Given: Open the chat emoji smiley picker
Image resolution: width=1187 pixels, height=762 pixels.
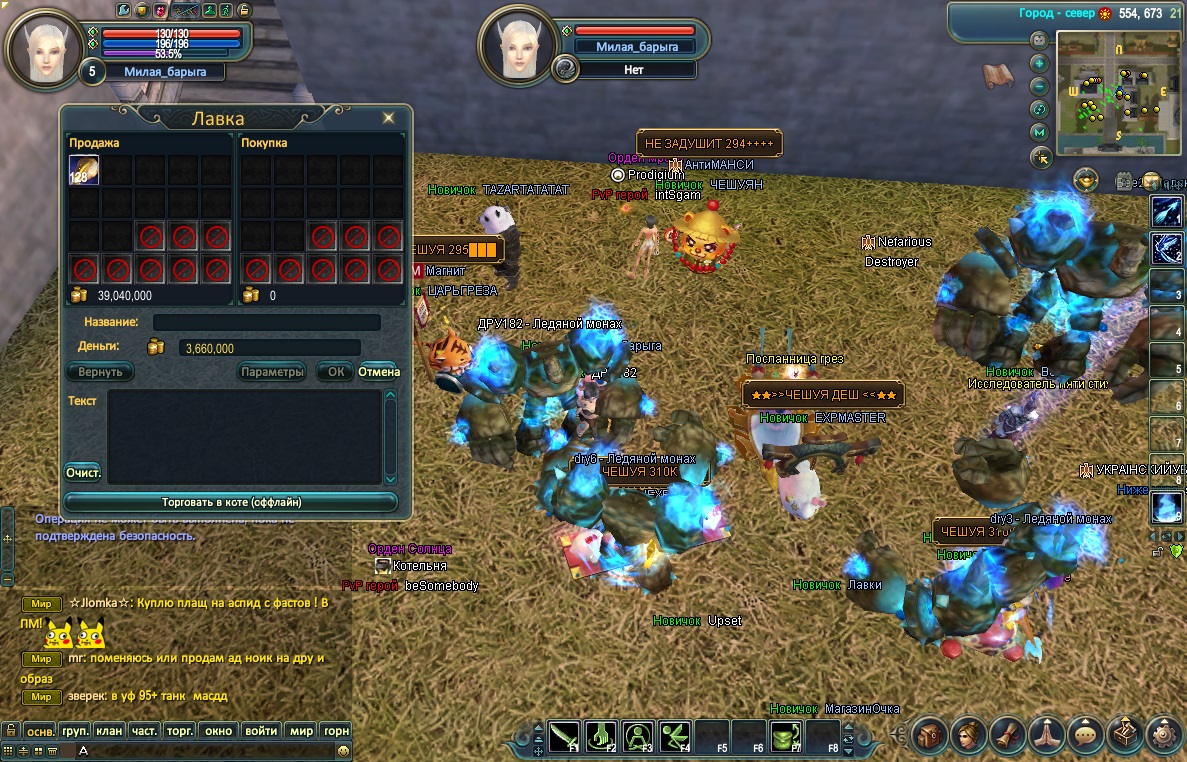Looking at the screenshot, I should tap(343, 750).
